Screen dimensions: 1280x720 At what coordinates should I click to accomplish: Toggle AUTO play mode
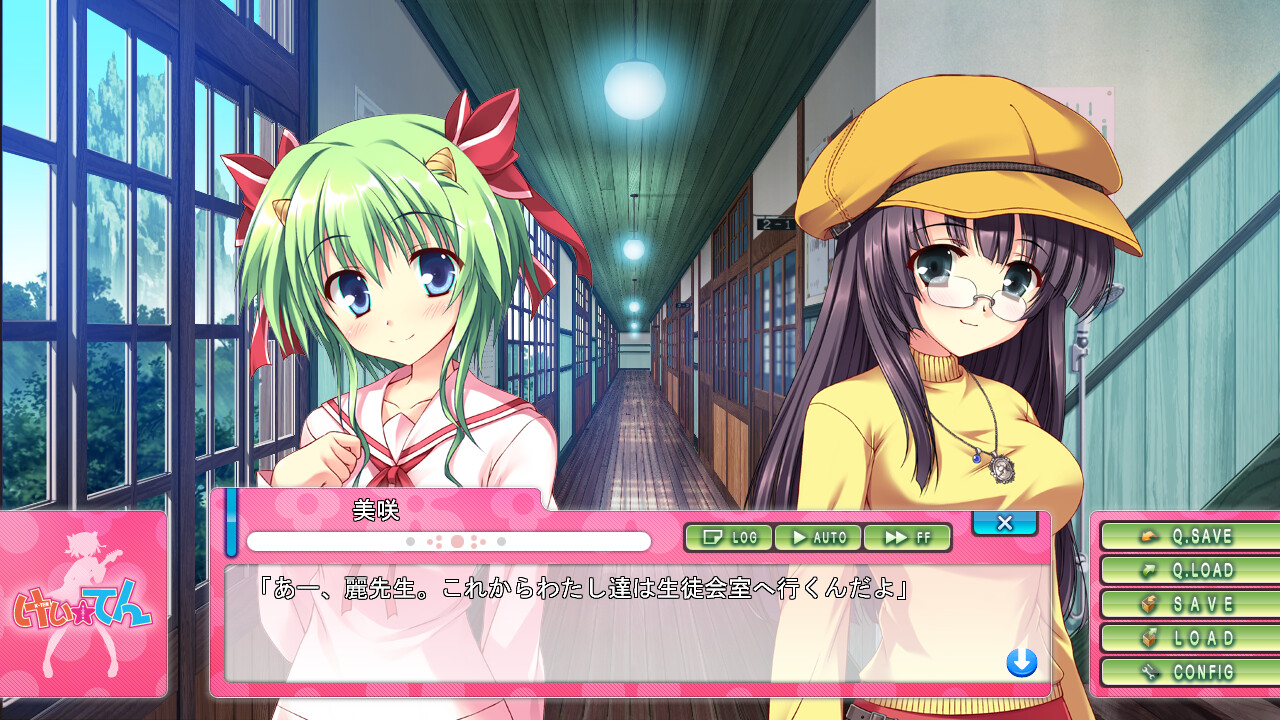(818, 538)
